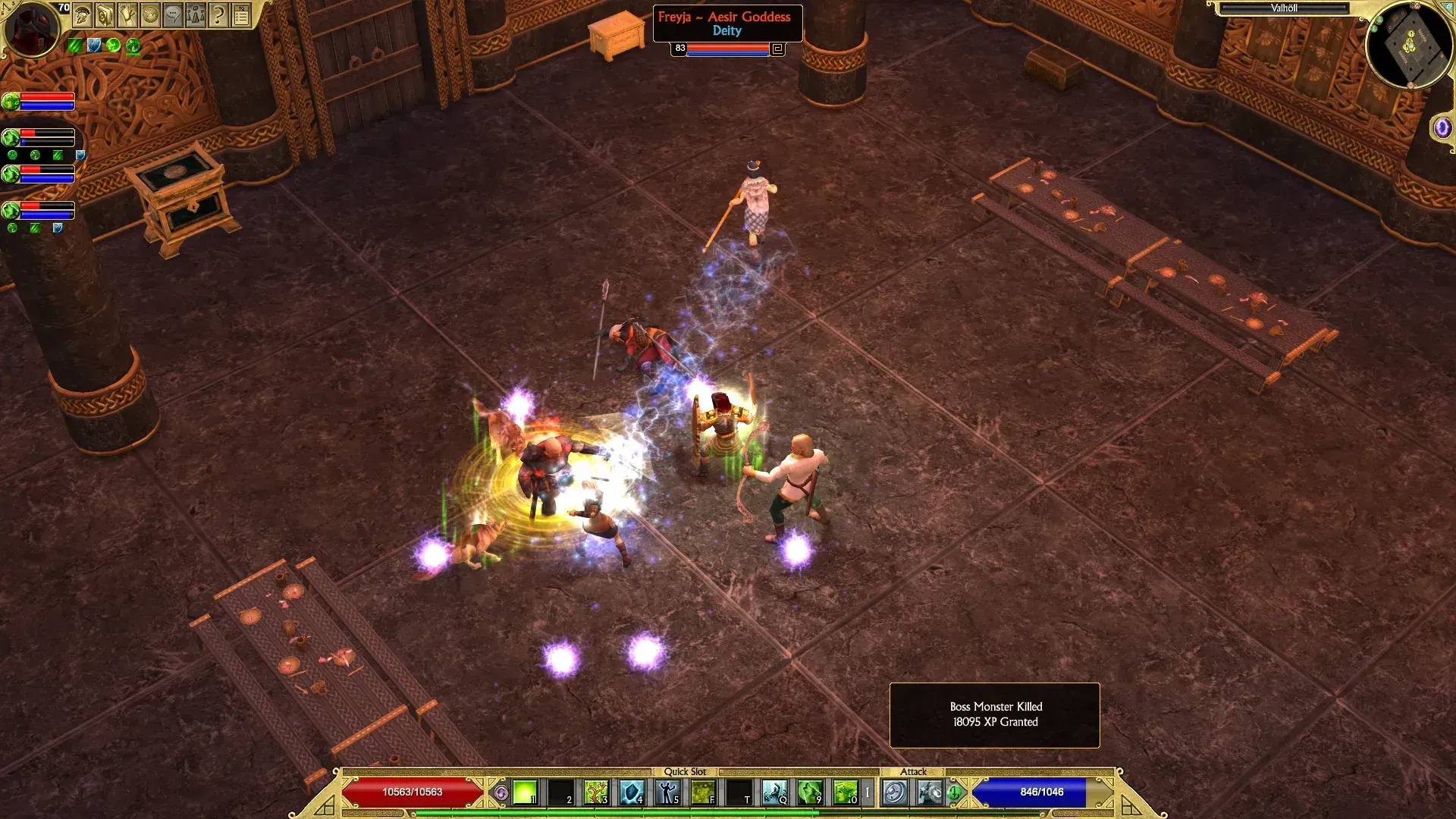The width and height of the screenshot is (1456, 819).
Task: Show the world map globe
Action: pos(150,14)
